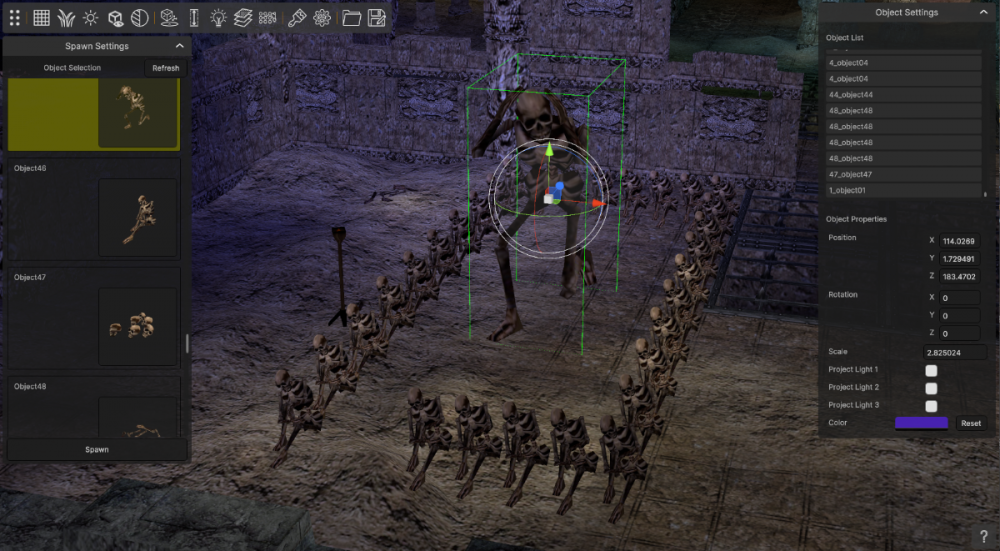Toggle the Project Light 1 checkbox
Screen dimensions: 1000x551
coord(931,370)
